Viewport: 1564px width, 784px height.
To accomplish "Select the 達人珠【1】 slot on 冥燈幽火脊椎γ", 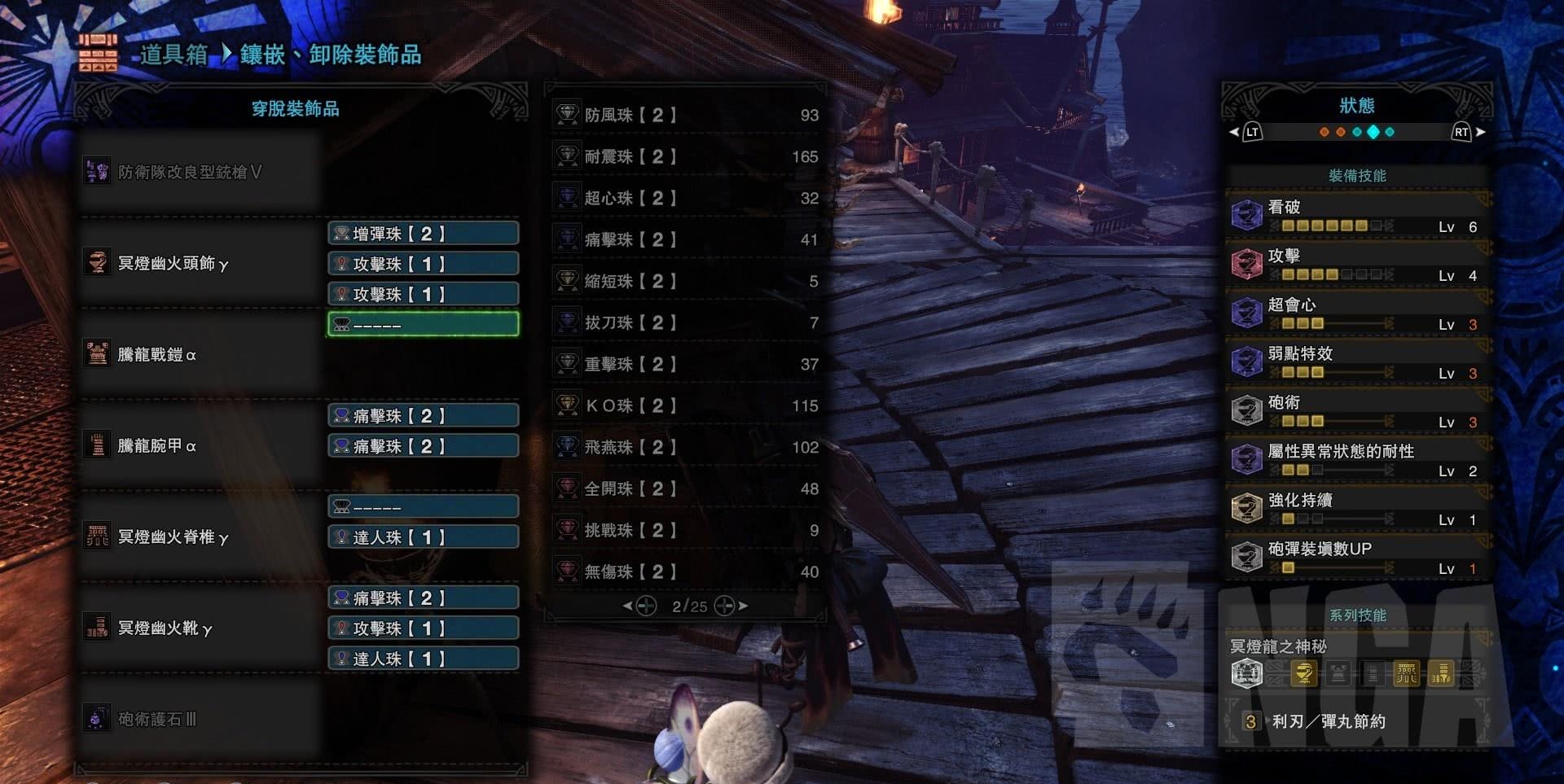I will (423, 537).
